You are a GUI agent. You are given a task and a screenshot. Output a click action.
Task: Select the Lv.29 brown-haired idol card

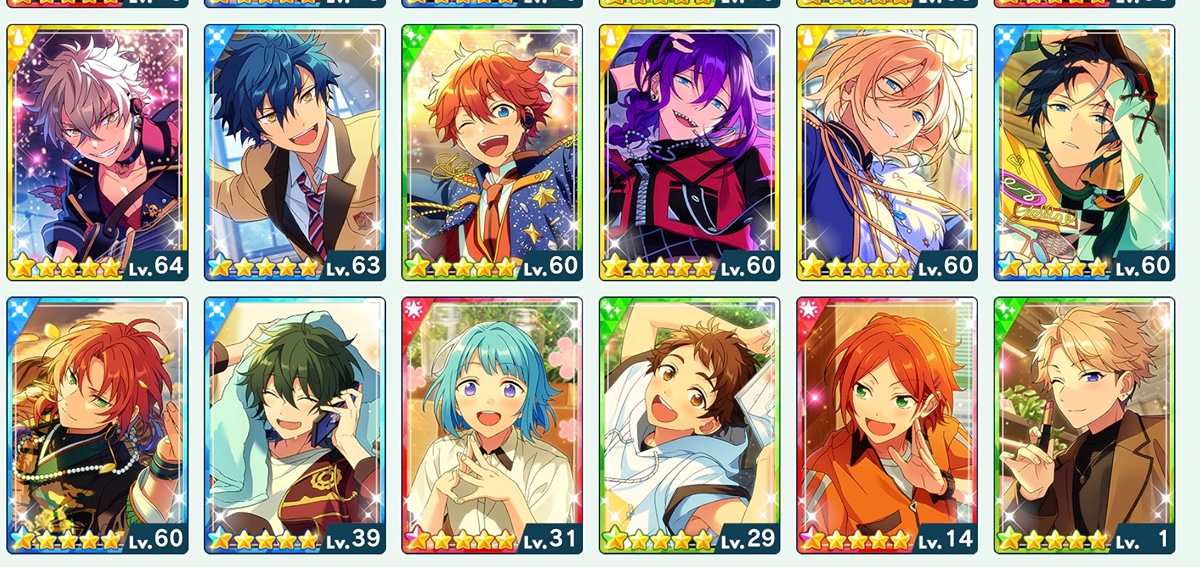(x=689, y=424)
